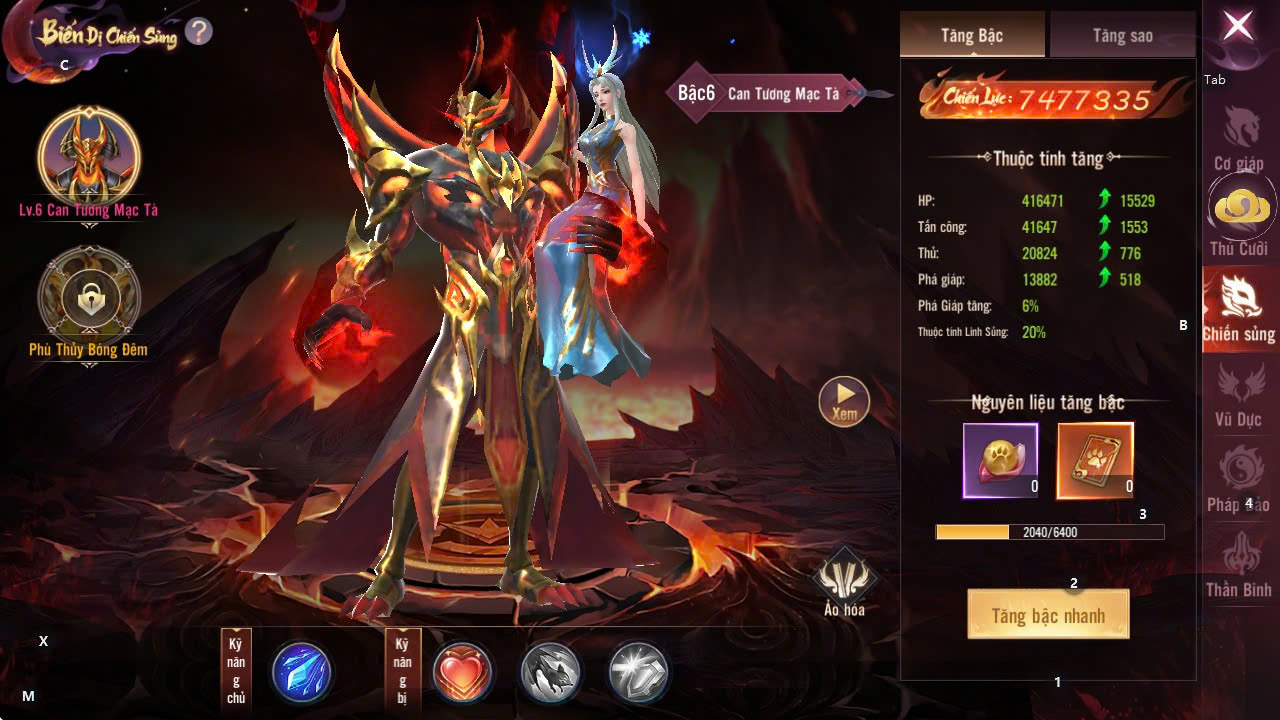This screenshot has height=720, width=1280.
Task: View the silver diamond passive skill
Action: click(638, 672)
